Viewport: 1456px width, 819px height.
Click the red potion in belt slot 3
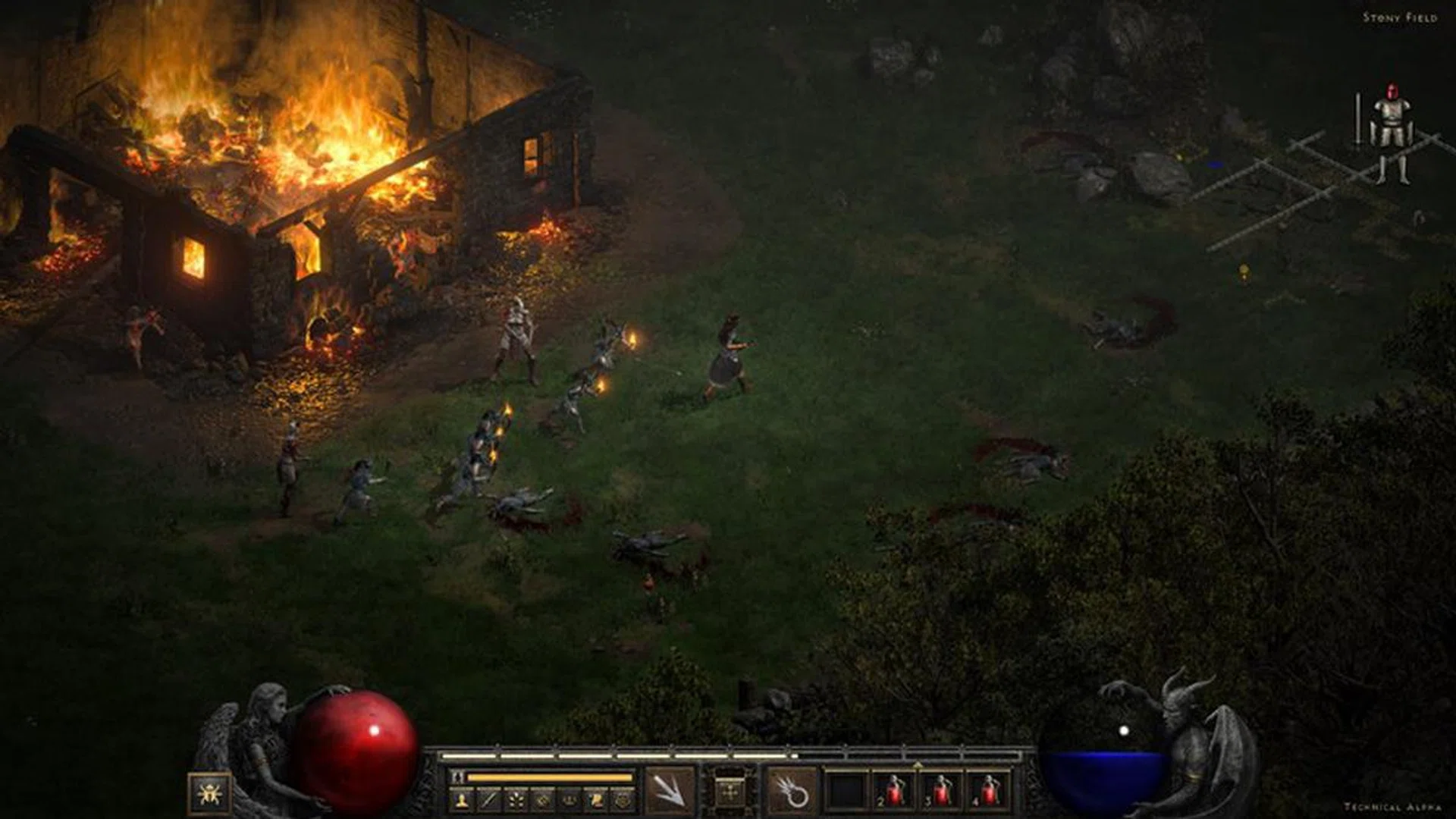point(940,792)
